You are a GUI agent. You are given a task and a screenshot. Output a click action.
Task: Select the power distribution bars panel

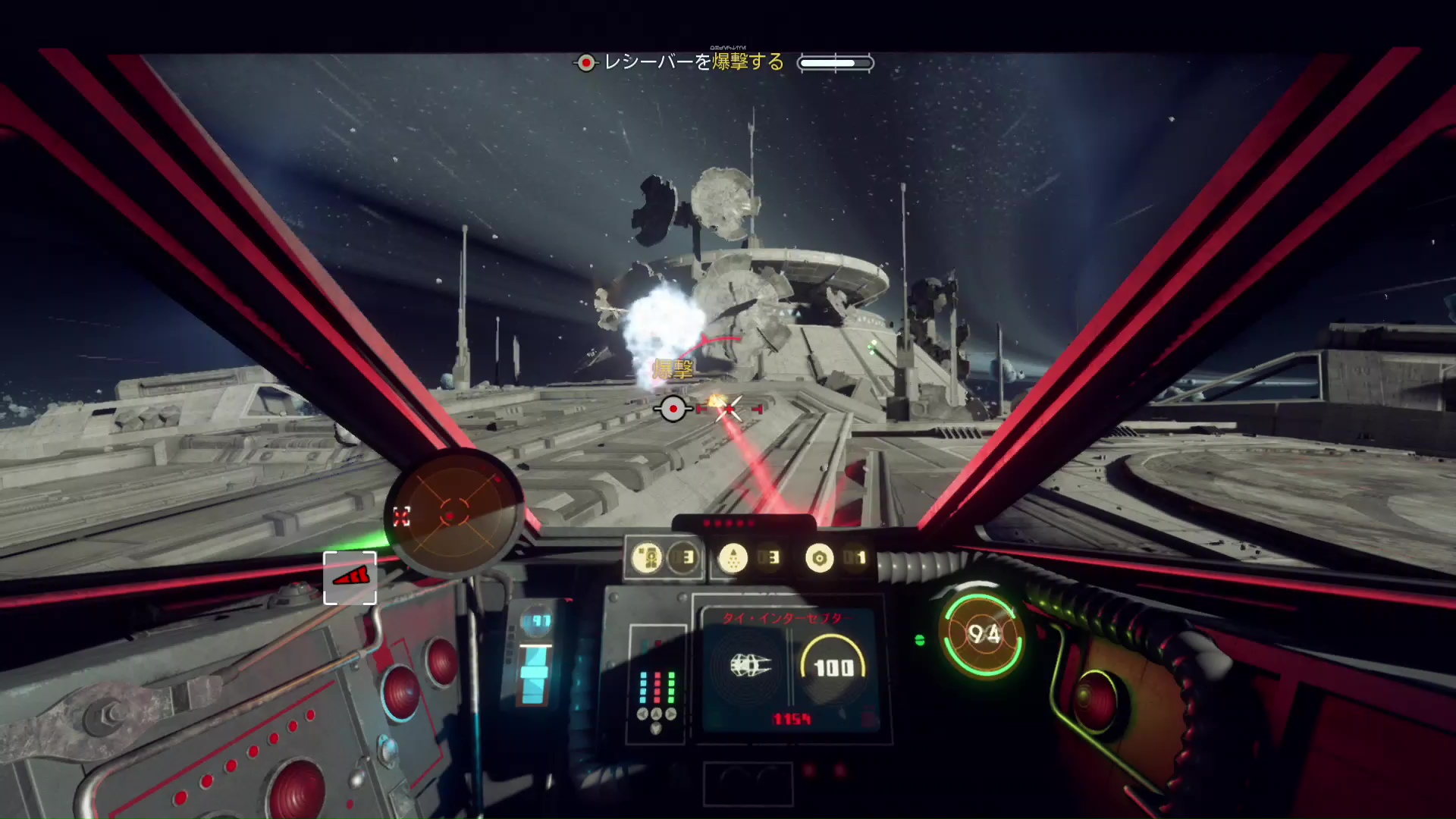(657, 686)
